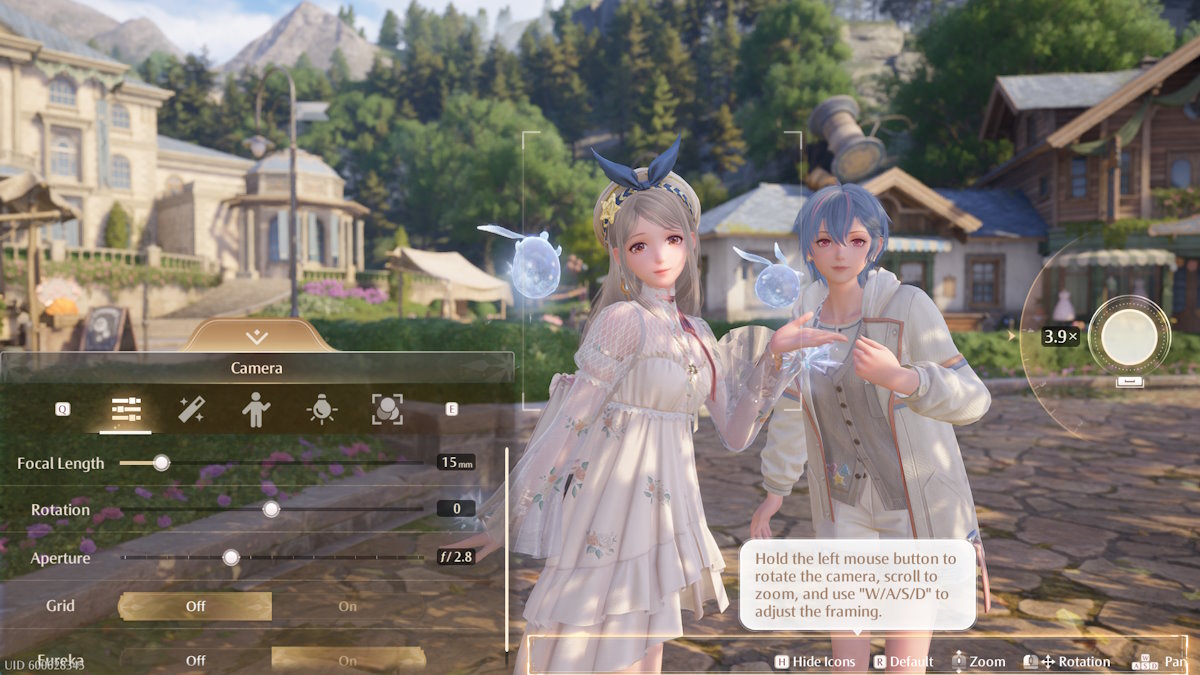Switch to the character pose tab
Screen dimensions: 1200x675
pyautogui.click(x=256, y=409)
